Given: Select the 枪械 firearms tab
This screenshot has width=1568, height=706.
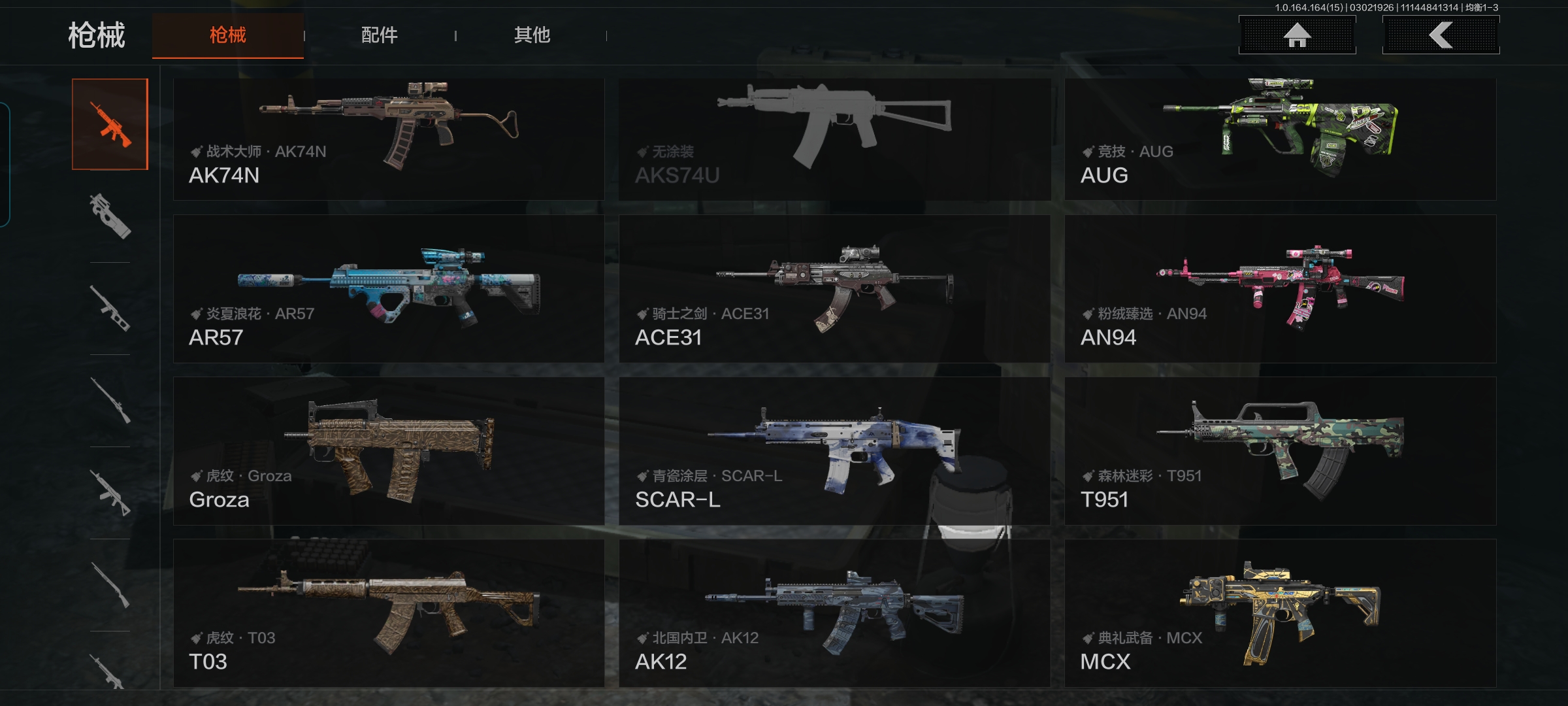Looking at the screenshot, I should tap(227, 35).
